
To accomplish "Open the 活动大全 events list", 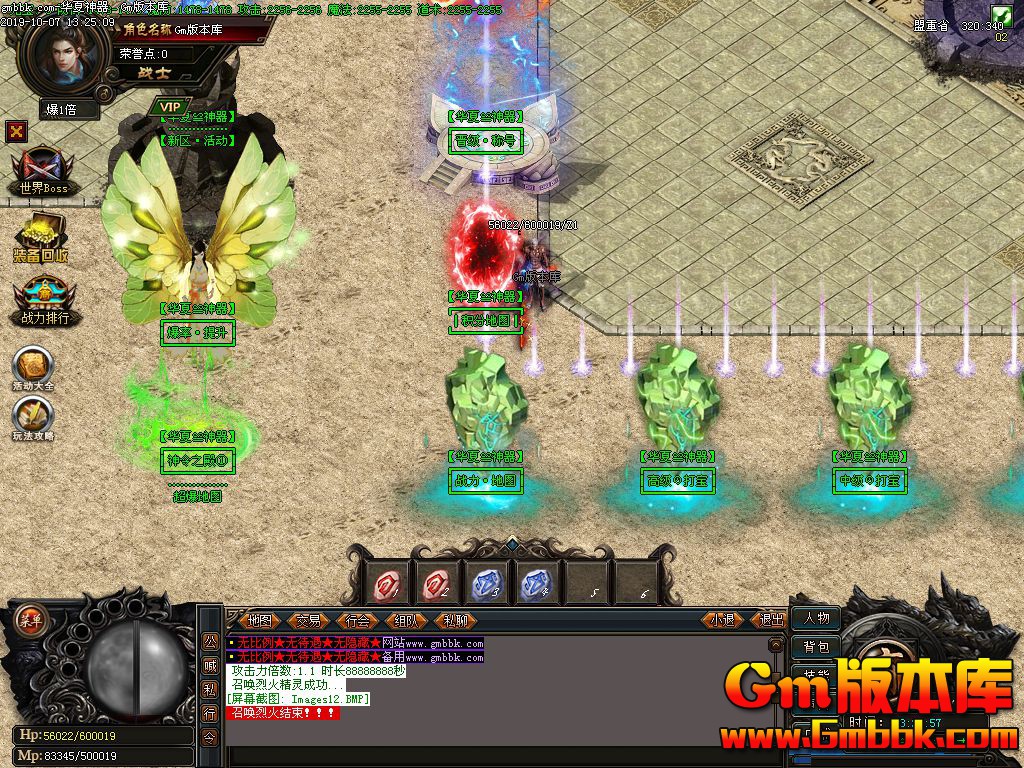I will pyautogui.click(x=33, y=367).
